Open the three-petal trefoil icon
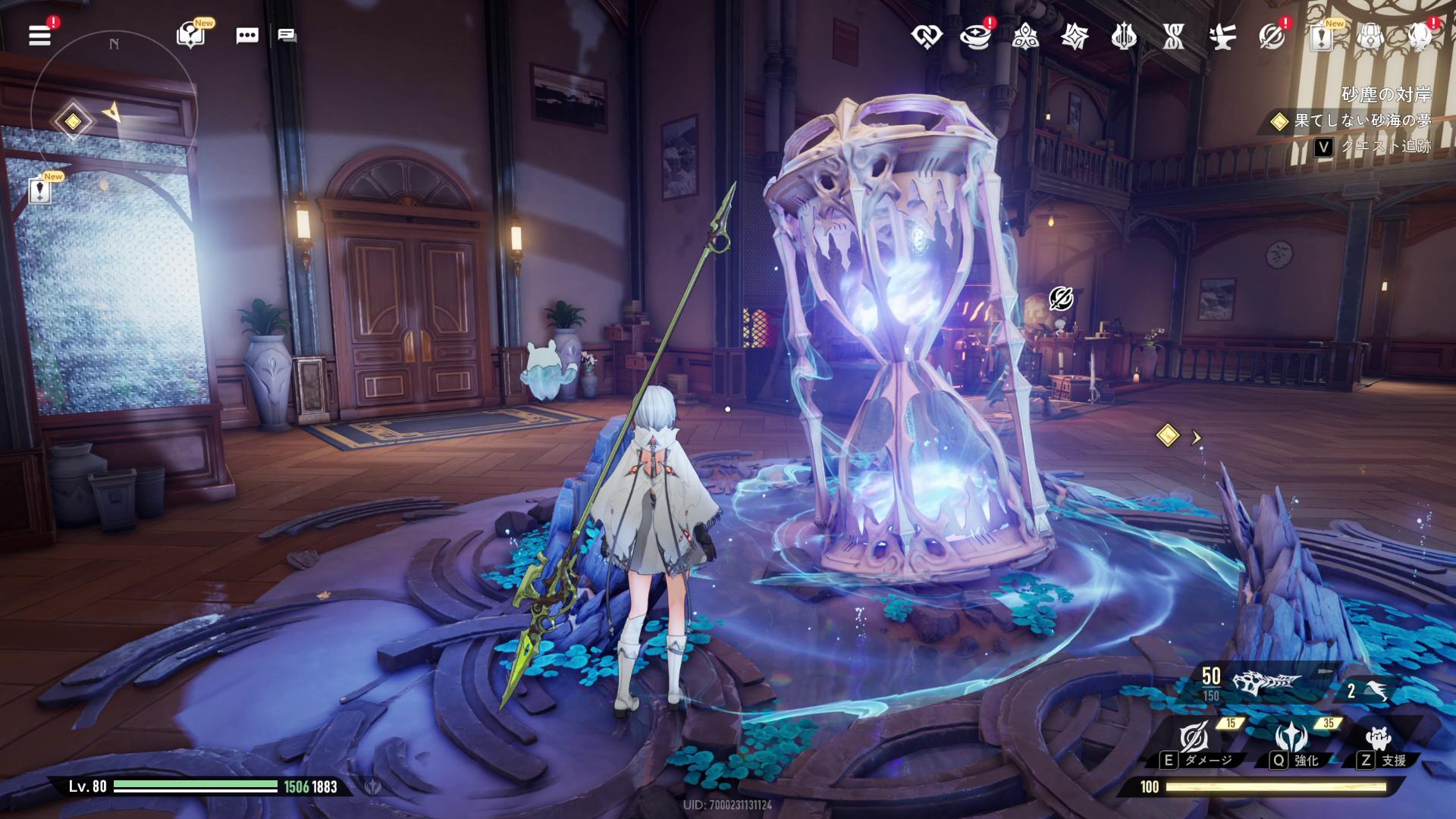 [x=1025, y=36]
